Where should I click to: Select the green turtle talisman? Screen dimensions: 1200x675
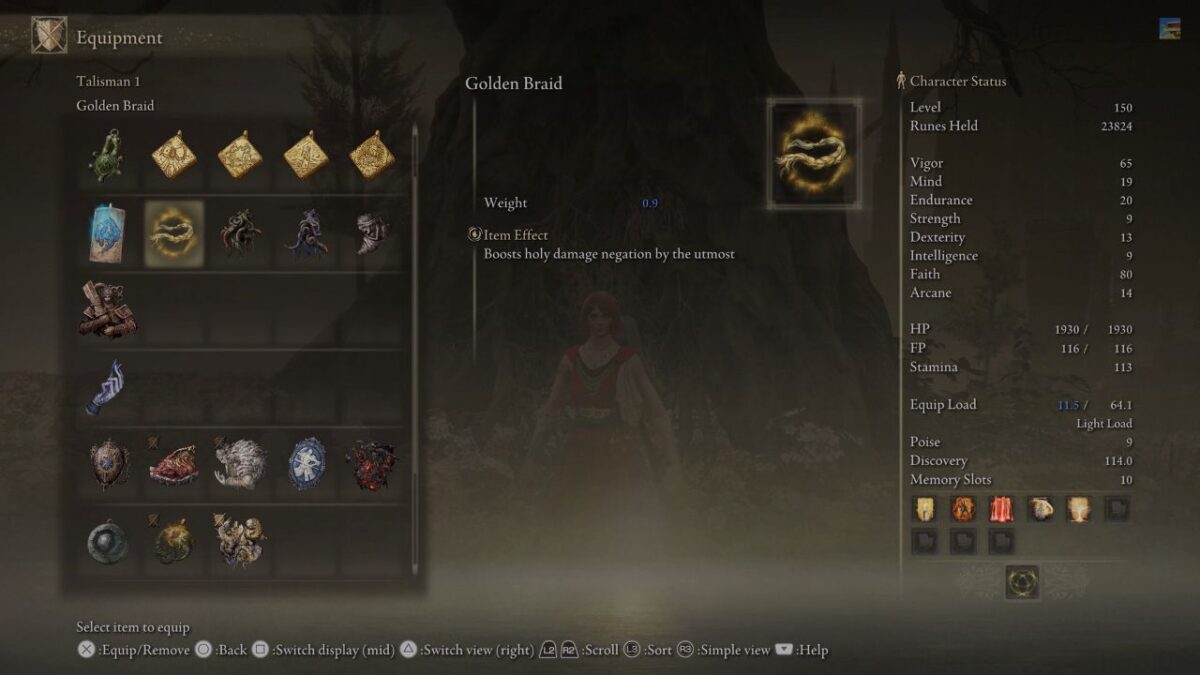(107, 155)
